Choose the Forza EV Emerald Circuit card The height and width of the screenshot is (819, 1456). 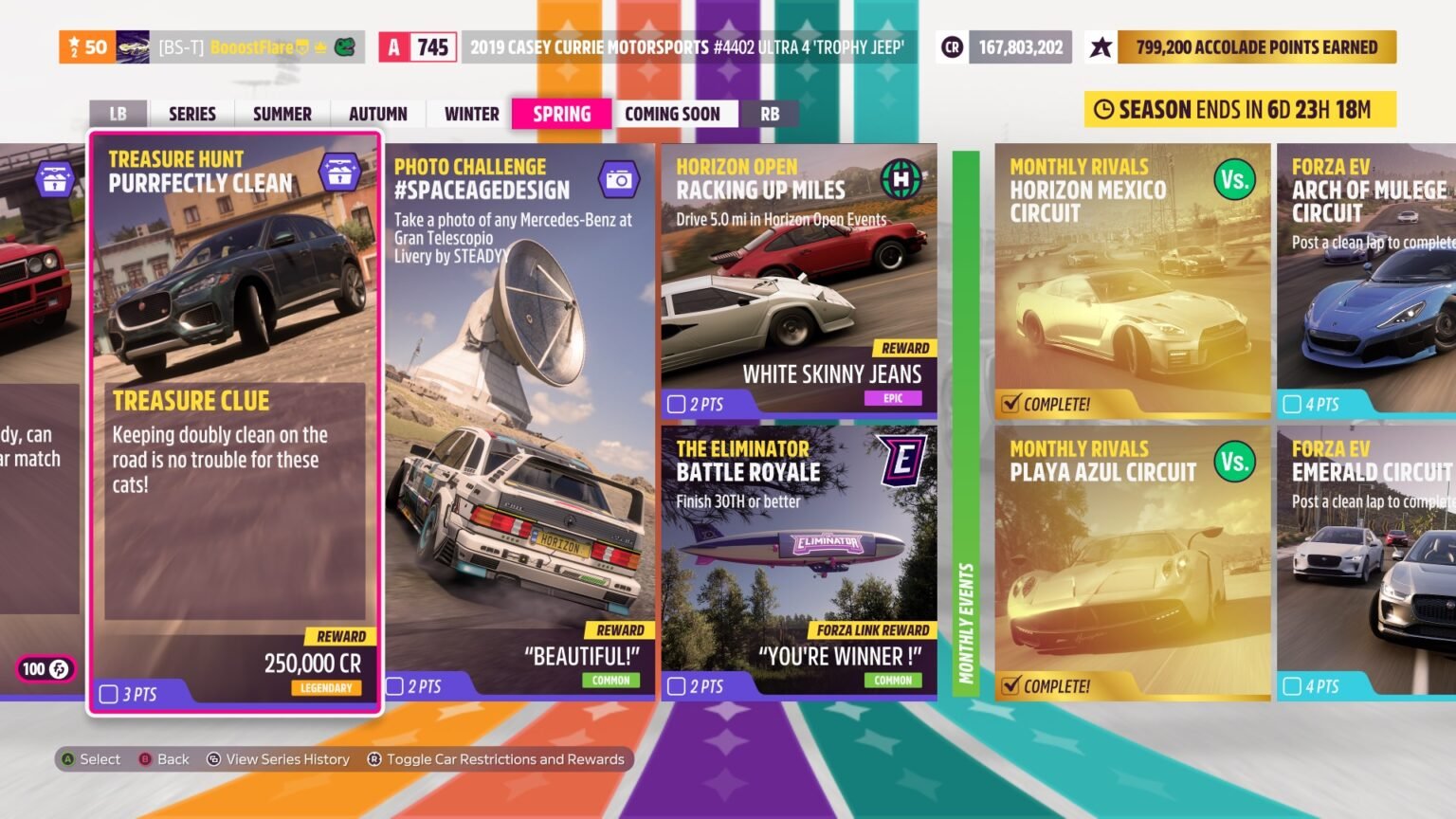tap(1368, 562)
